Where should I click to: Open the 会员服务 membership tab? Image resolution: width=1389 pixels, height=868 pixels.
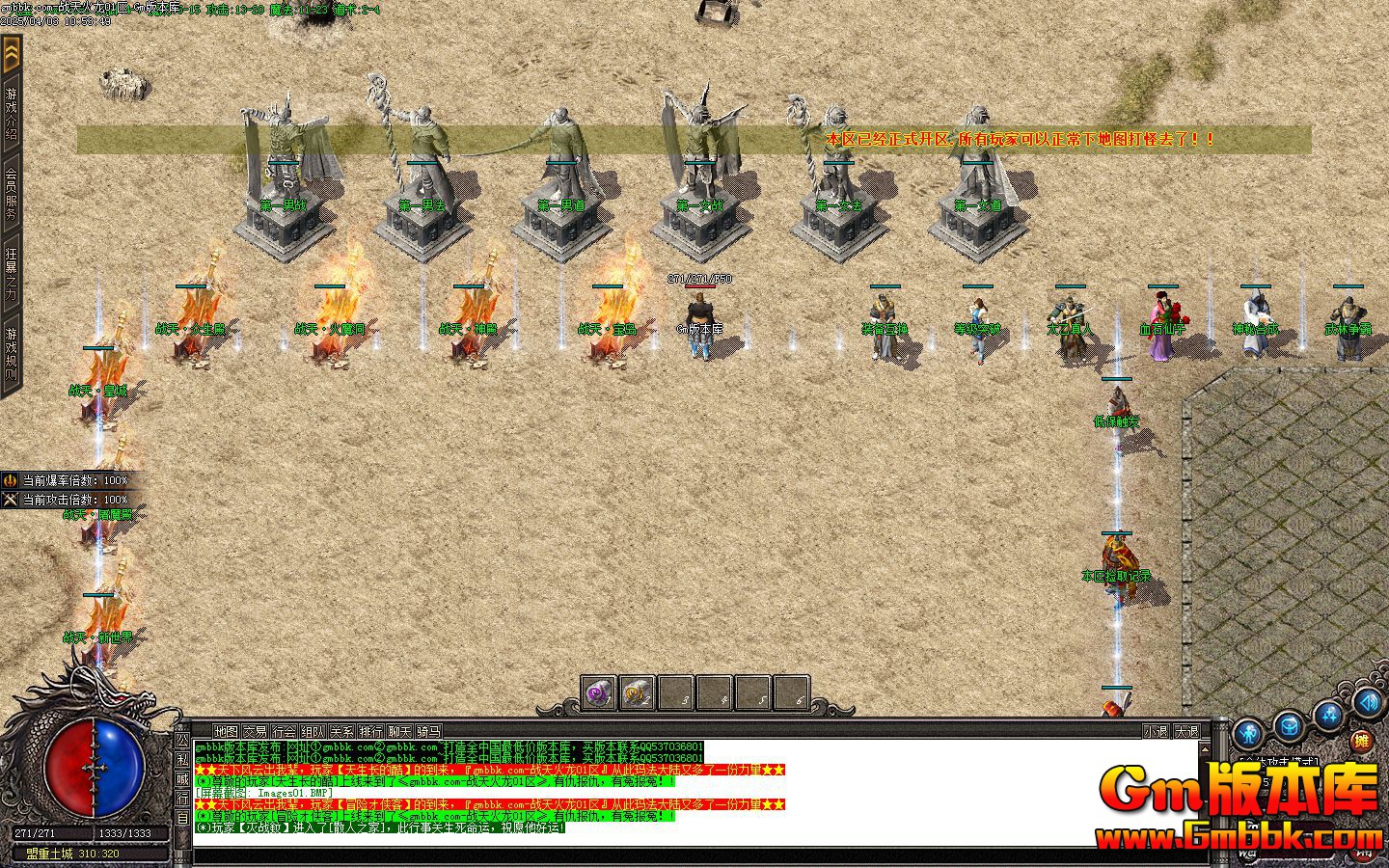point(12,194)
